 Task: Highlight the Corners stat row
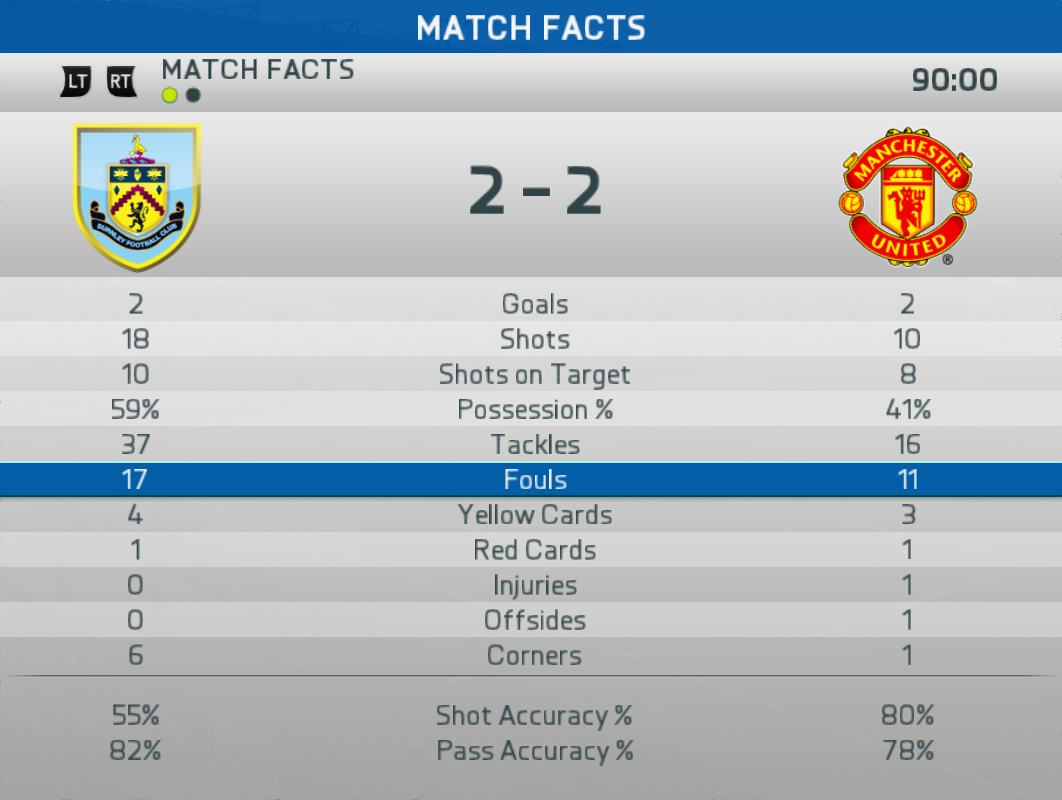click(534, 656)
